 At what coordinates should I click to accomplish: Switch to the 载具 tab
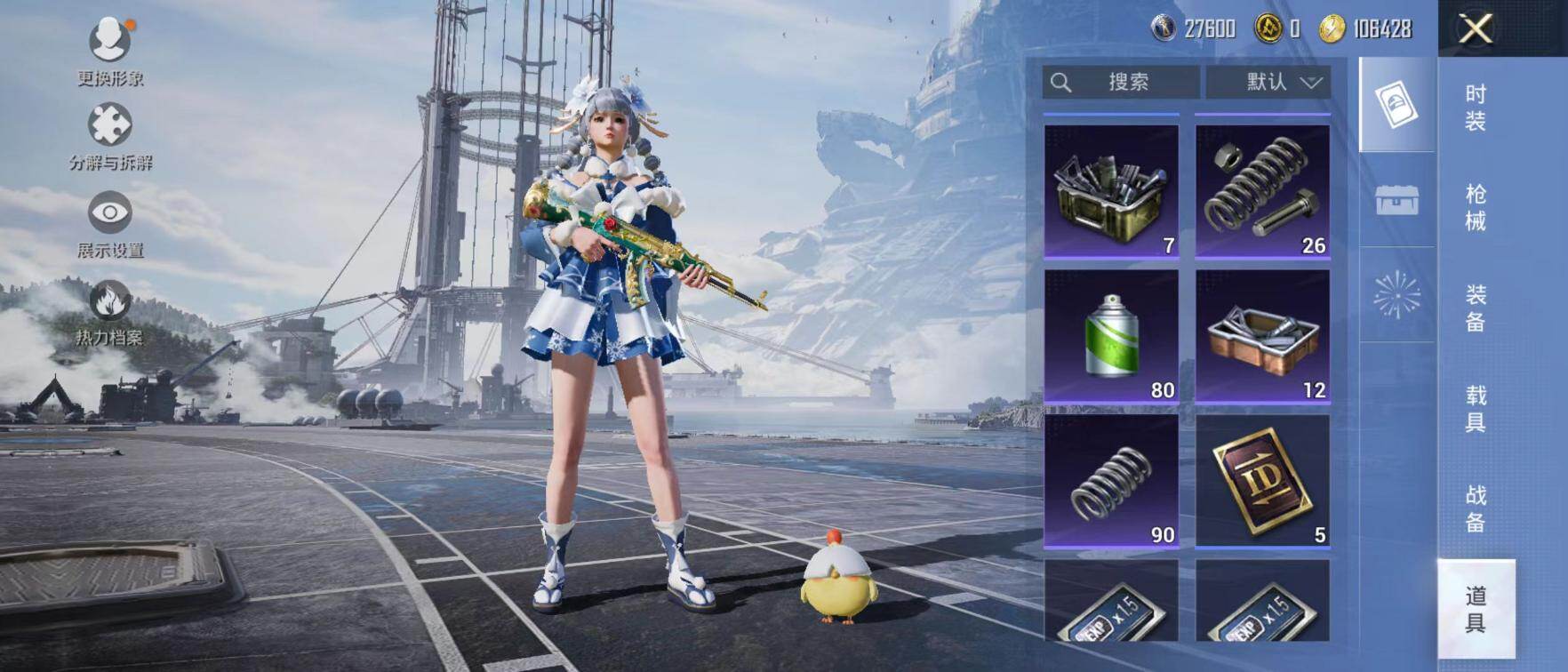[1476, 409]
